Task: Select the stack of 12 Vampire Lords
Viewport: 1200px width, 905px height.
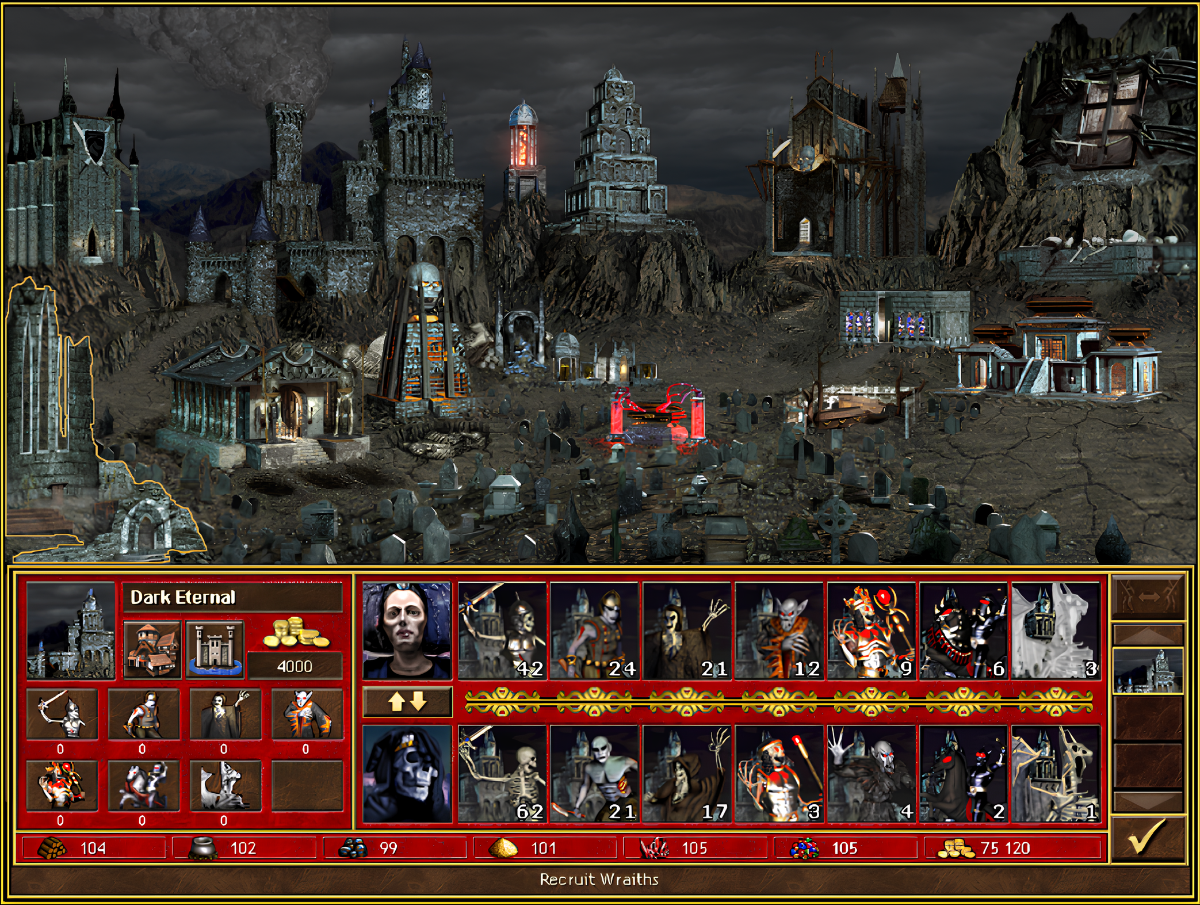Action: [779, 631]
